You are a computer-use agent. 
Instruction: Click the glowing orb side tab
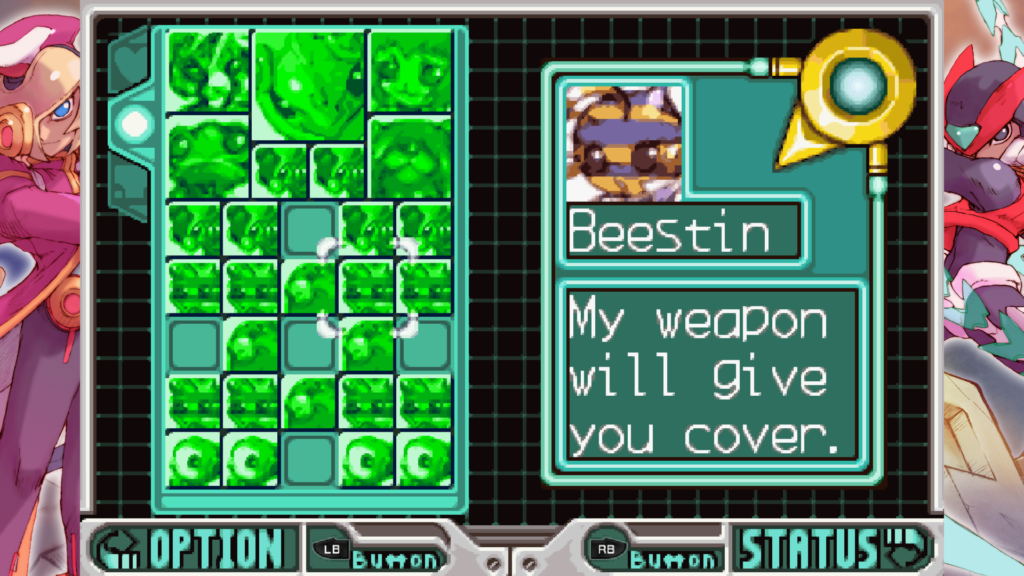coord(133,123)
